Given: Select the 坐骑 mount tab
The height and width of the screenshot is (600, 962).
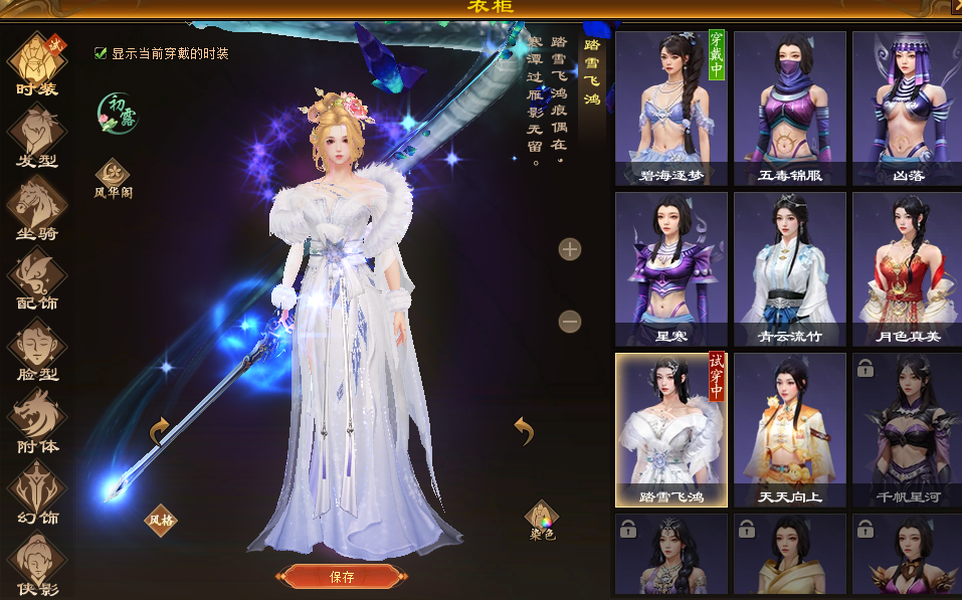Looking at the screenshot, I should (37, 207).
